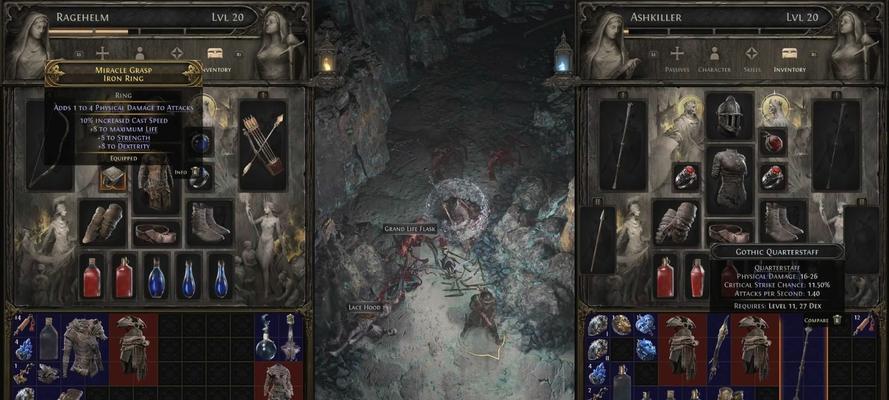Image resolution: width=889 pixels, height=400 pixels.
Task: Click Ashkiller's equipped amulet slot
Action: [x=773, y=141]
